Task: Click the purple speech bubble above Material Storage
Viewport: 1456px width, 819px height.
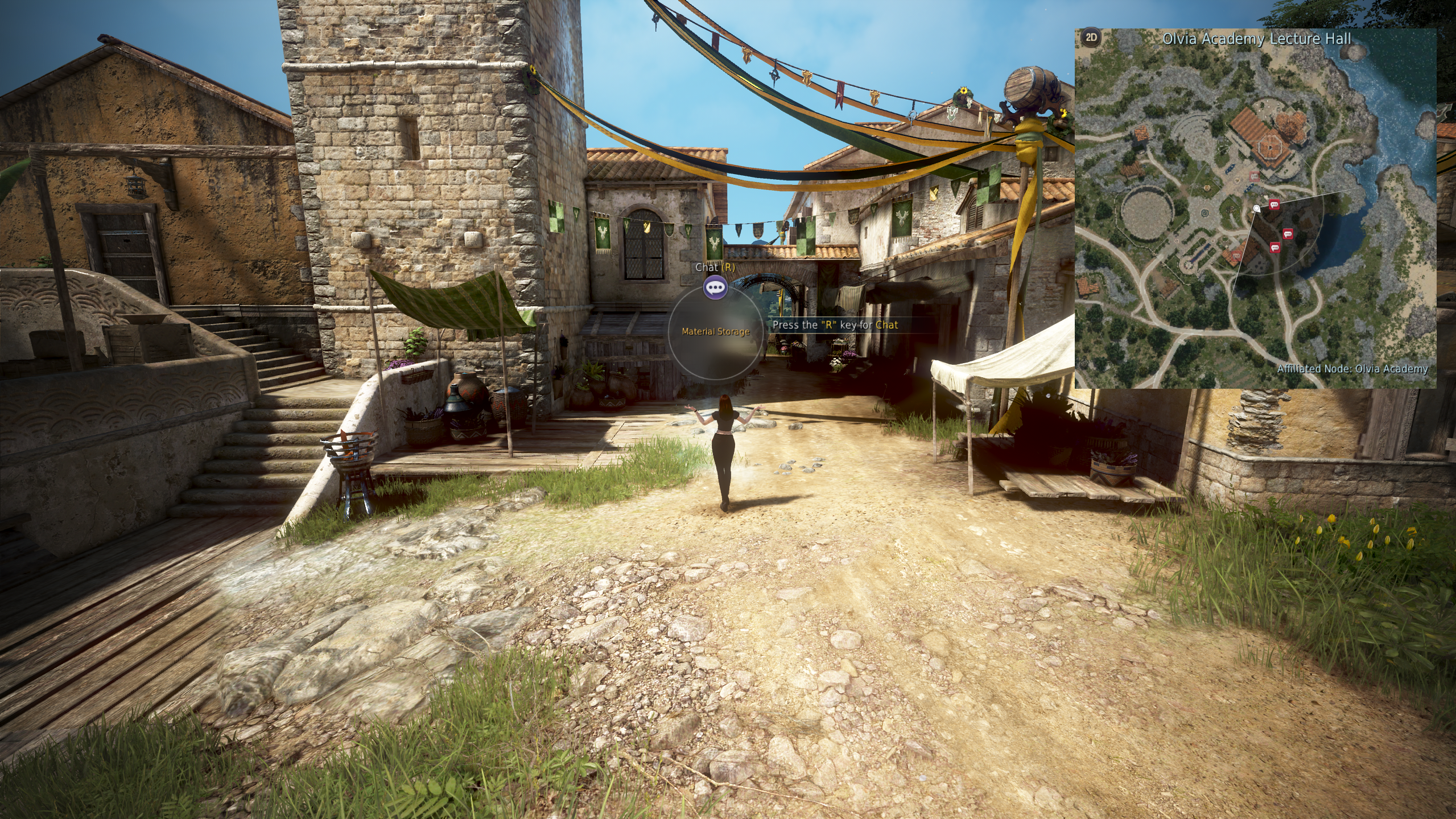Action: coord(715,287)
